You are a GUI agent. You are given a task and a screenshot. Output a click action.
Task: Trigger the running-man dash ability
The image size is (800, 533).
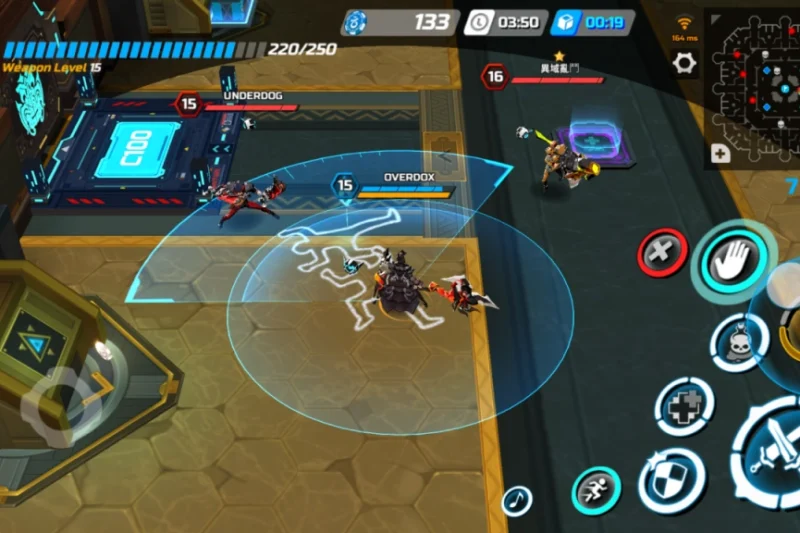pyautogui.click(x=596, y=491)
